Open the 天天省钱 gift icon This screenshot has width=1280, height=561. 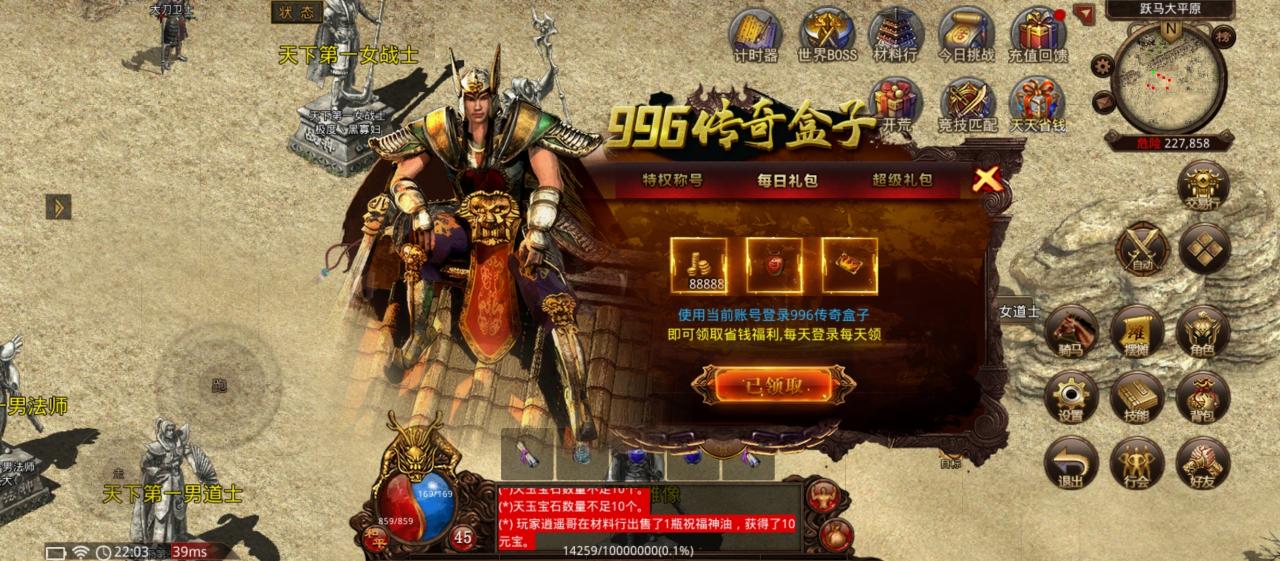[1037, 105]
